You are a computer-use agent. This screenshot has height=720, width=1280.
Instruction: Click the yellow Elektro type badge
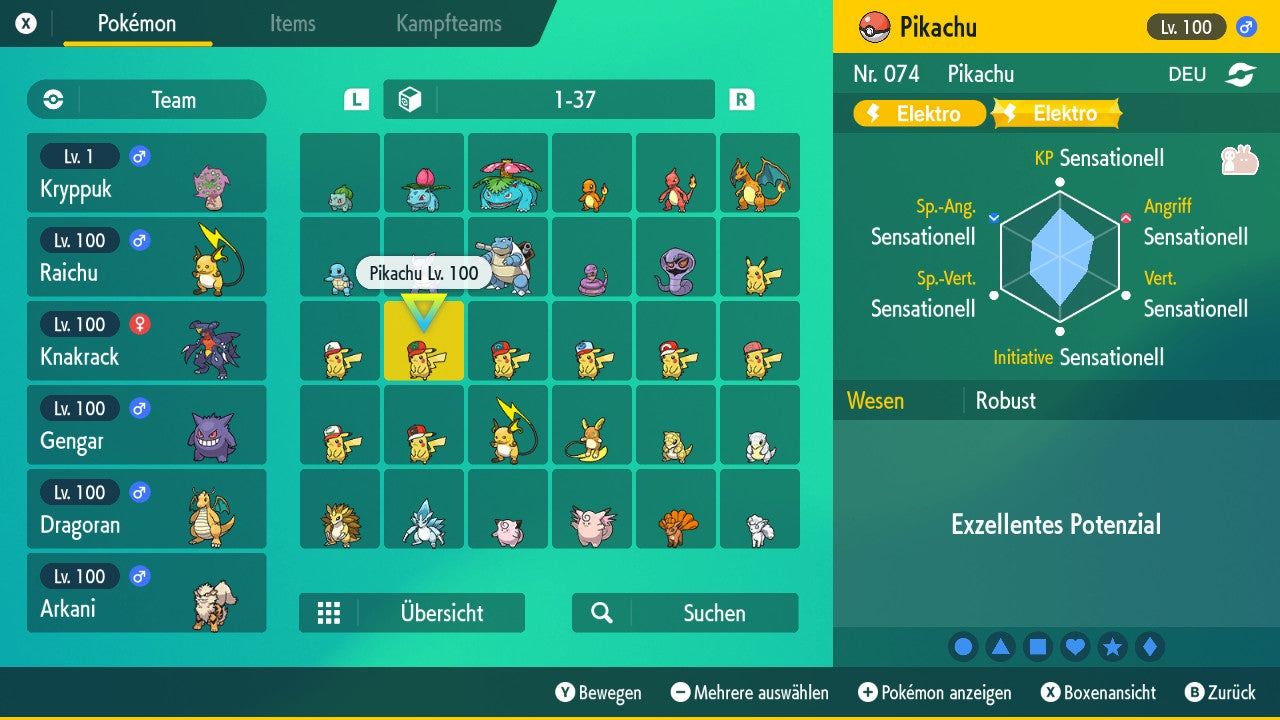pos(918,113)
